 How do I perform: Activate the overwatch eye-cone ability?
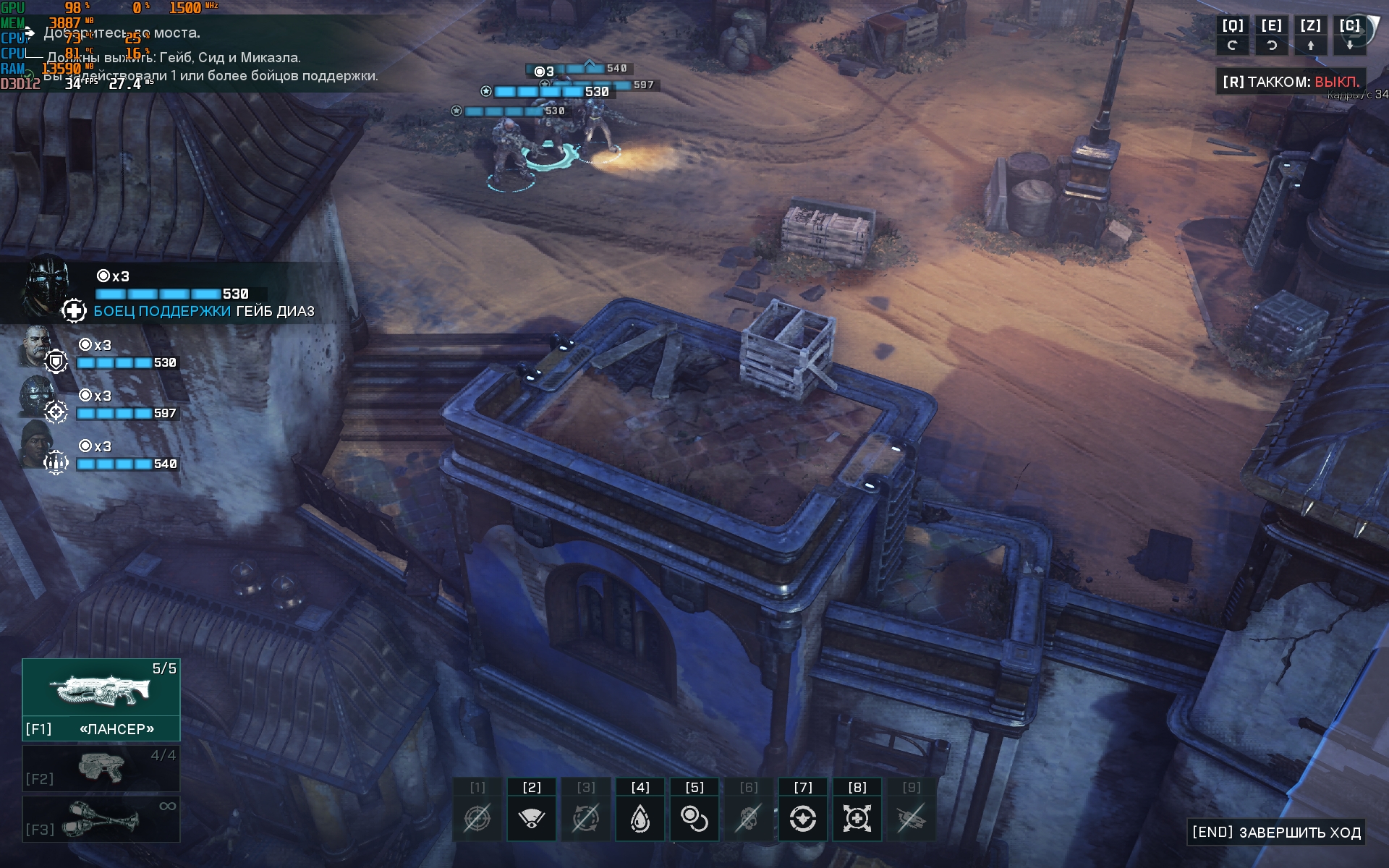[x=532, y=819]
